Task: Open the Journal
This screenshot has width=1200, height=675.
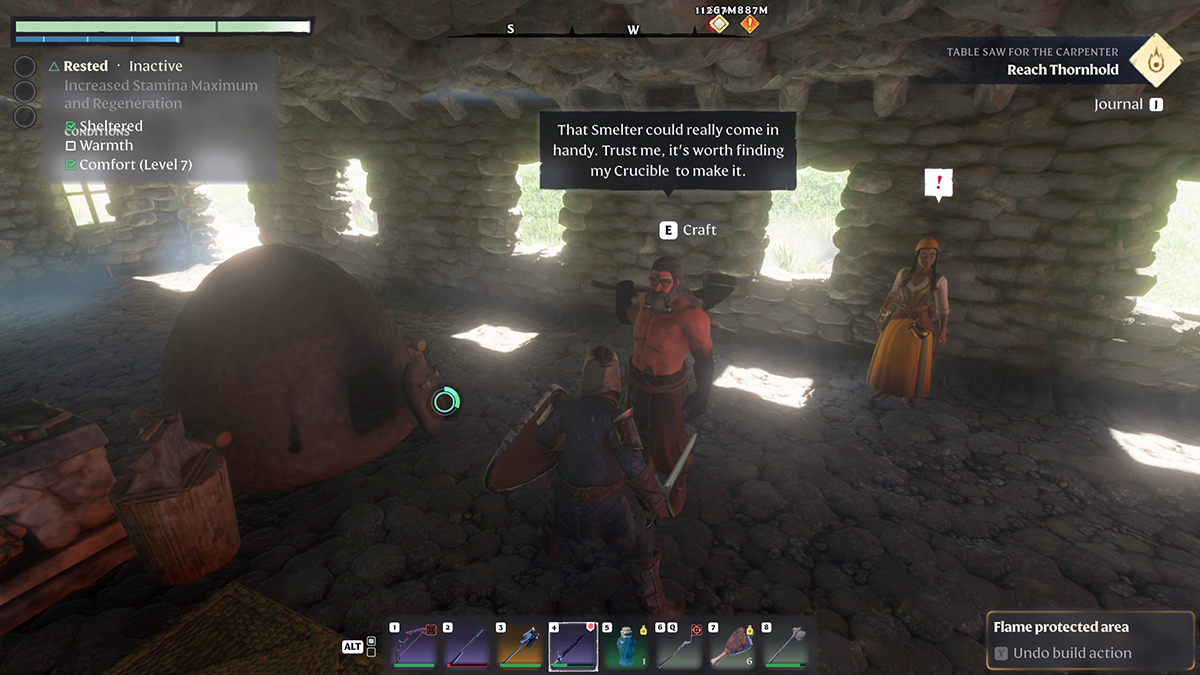Action: 1128,104
